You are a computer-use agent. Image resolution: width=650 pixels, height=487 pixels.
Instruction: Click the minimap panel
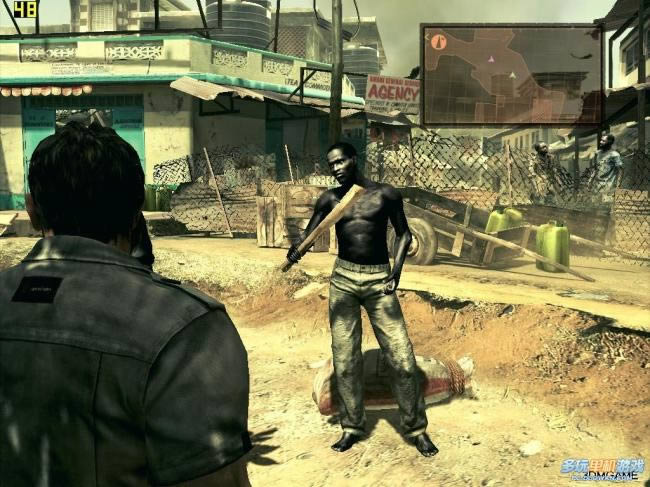tap(511, 75)
